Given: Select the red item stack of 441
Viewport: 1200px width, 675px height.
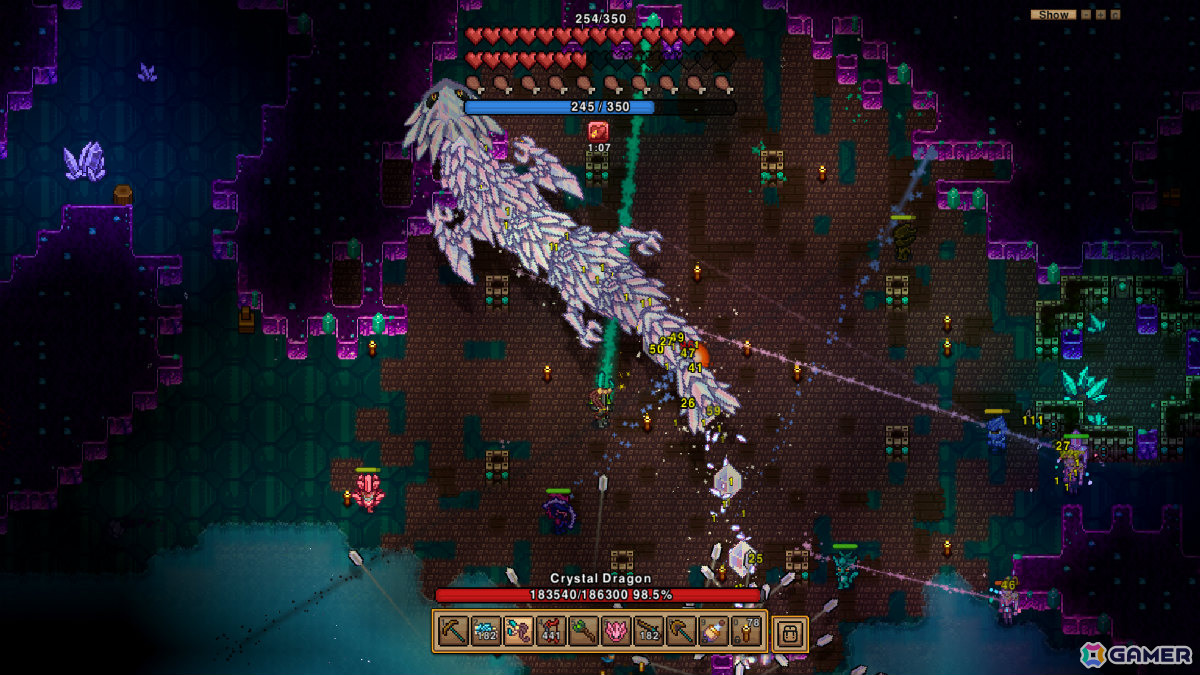Looking at the screenshot, I should pyautogui.click(x=550, y=631).
